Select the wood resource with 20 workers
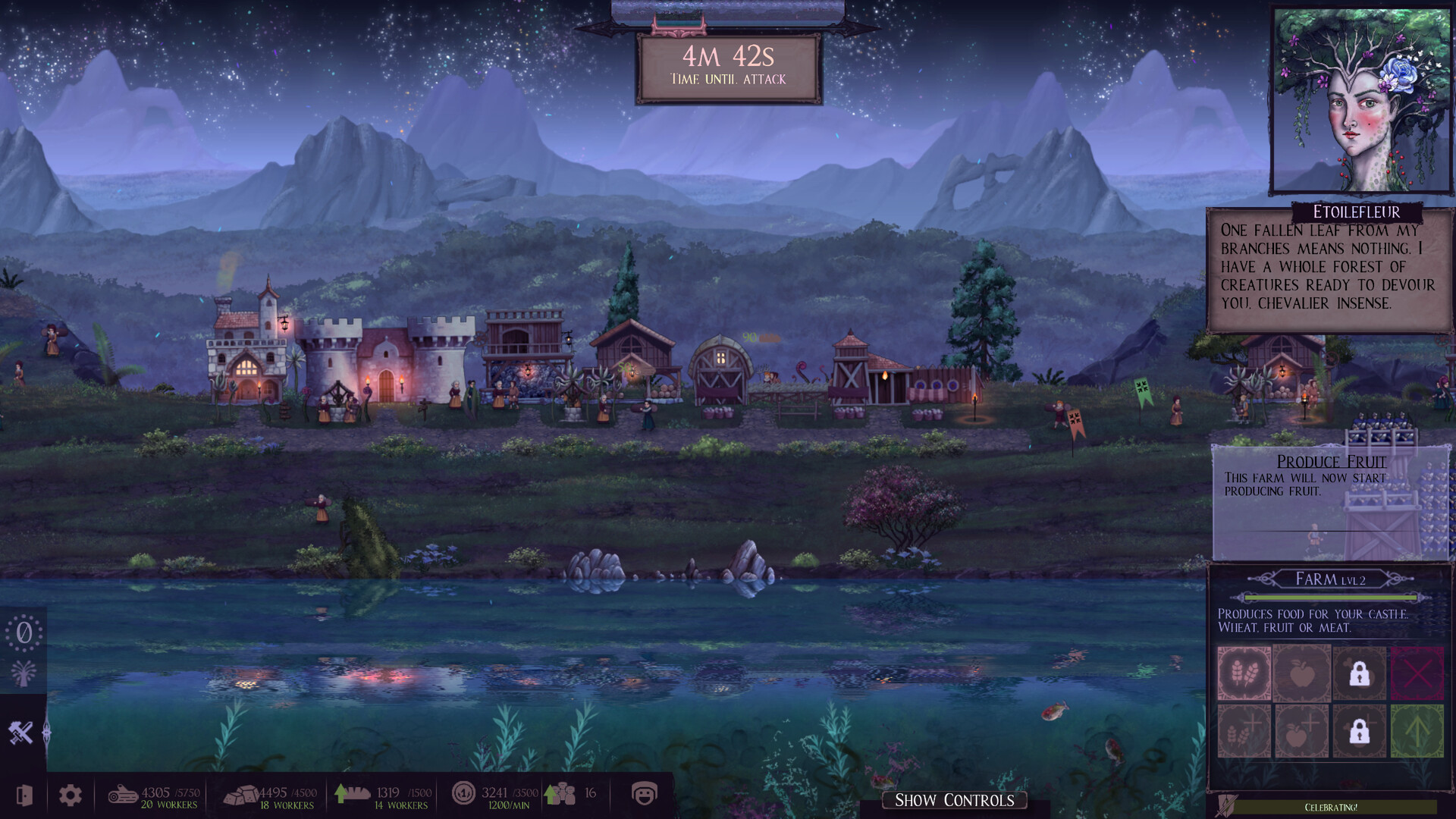This screenshot has height=819, width=1456. coord(153,796)
